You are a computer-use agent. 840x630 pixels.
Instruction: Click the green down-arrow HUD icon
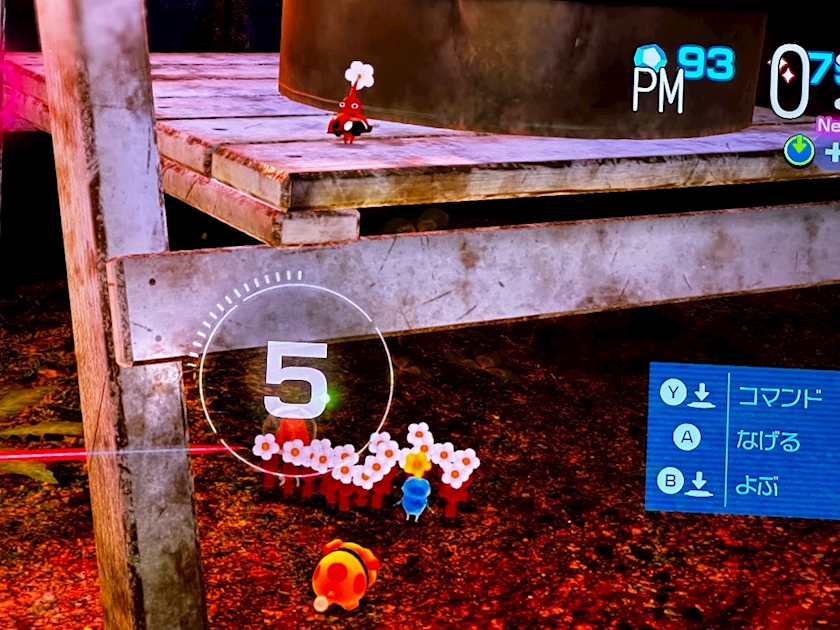point(799,151)
